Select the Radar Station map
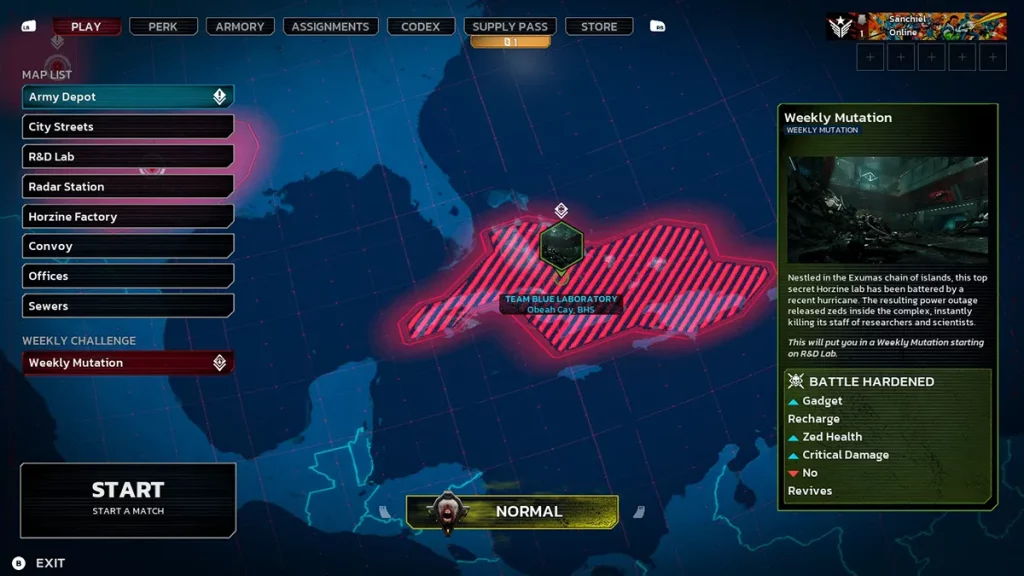1024x576 pixels. (128, 187)
